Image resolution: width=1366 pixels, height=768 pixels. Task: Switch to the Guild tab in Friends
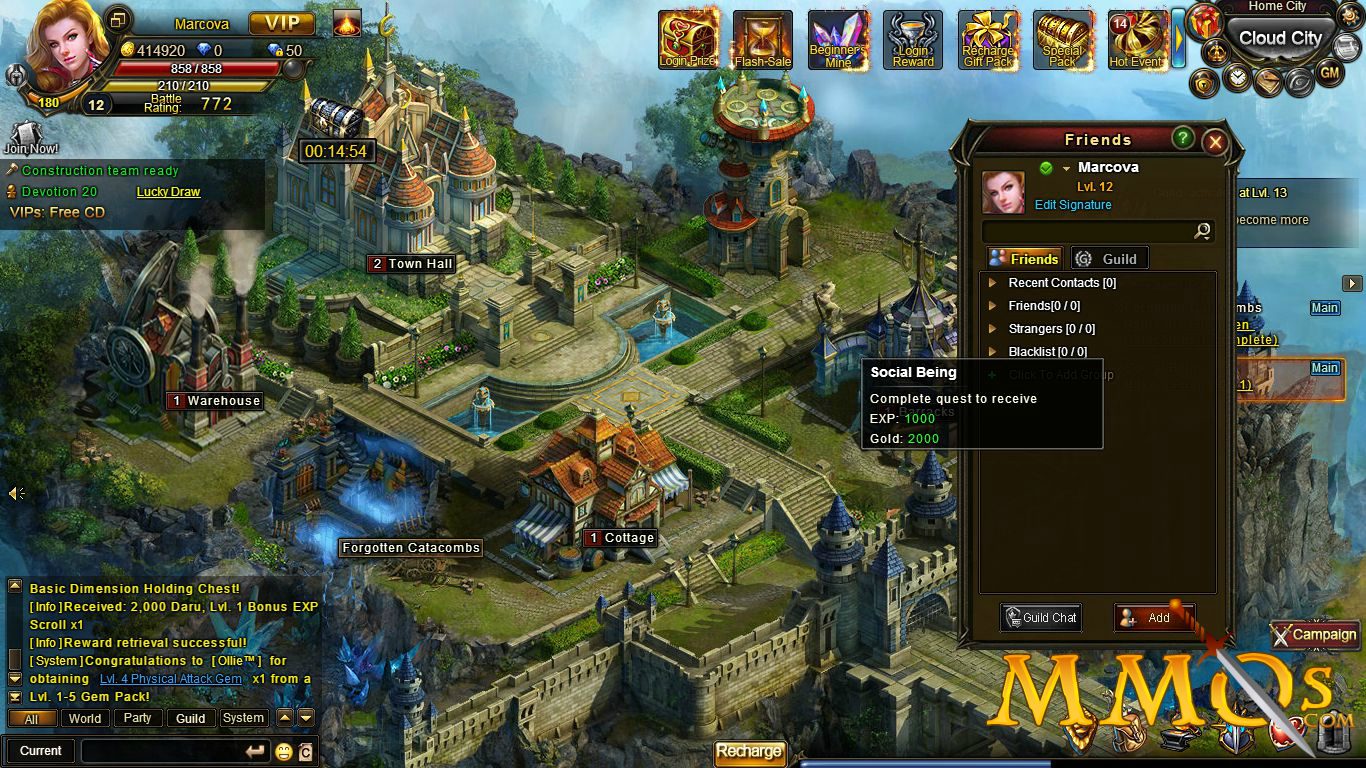tap(1109, 258)
